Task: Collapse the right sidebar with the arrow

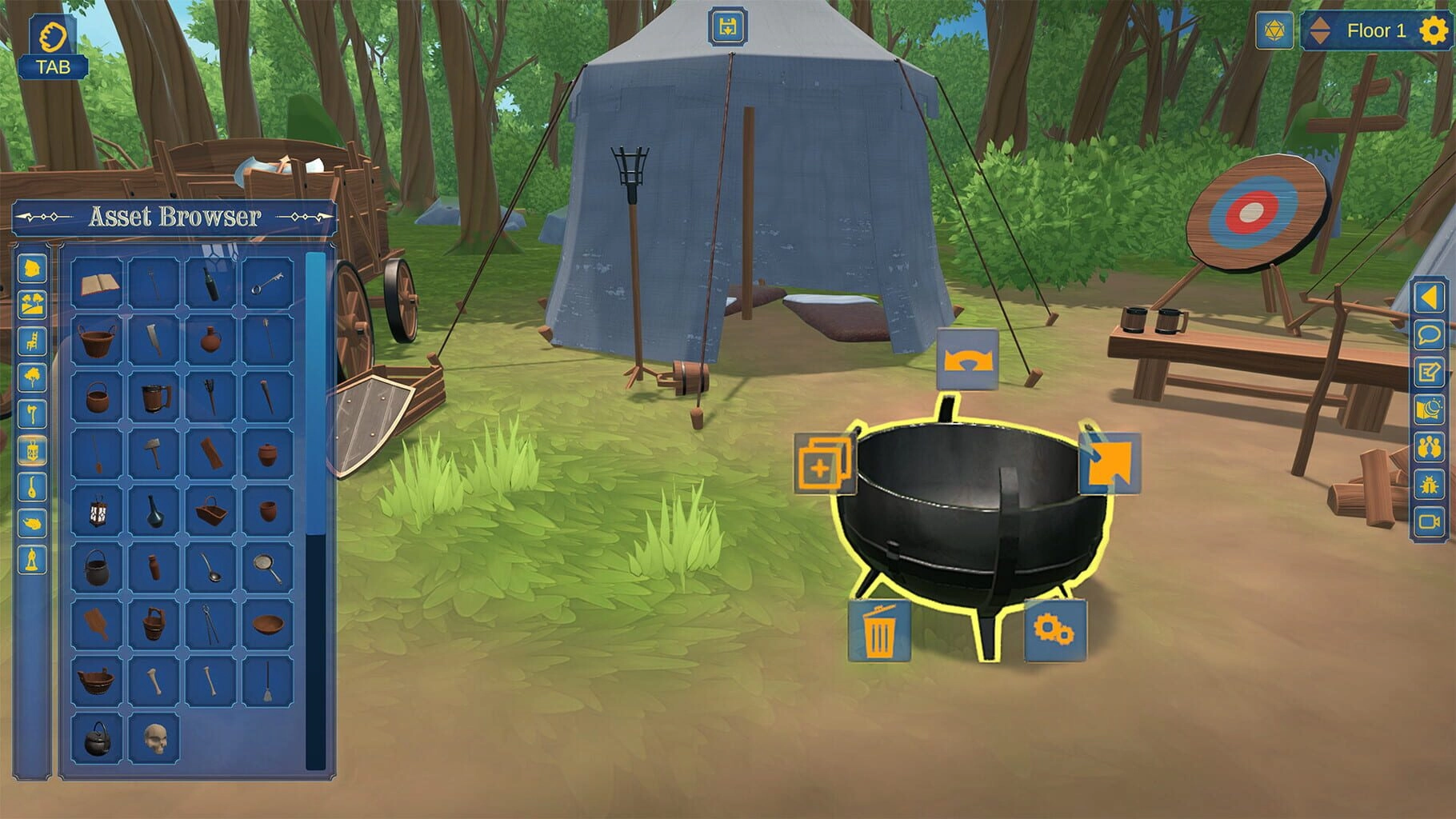Action: 1430,298
